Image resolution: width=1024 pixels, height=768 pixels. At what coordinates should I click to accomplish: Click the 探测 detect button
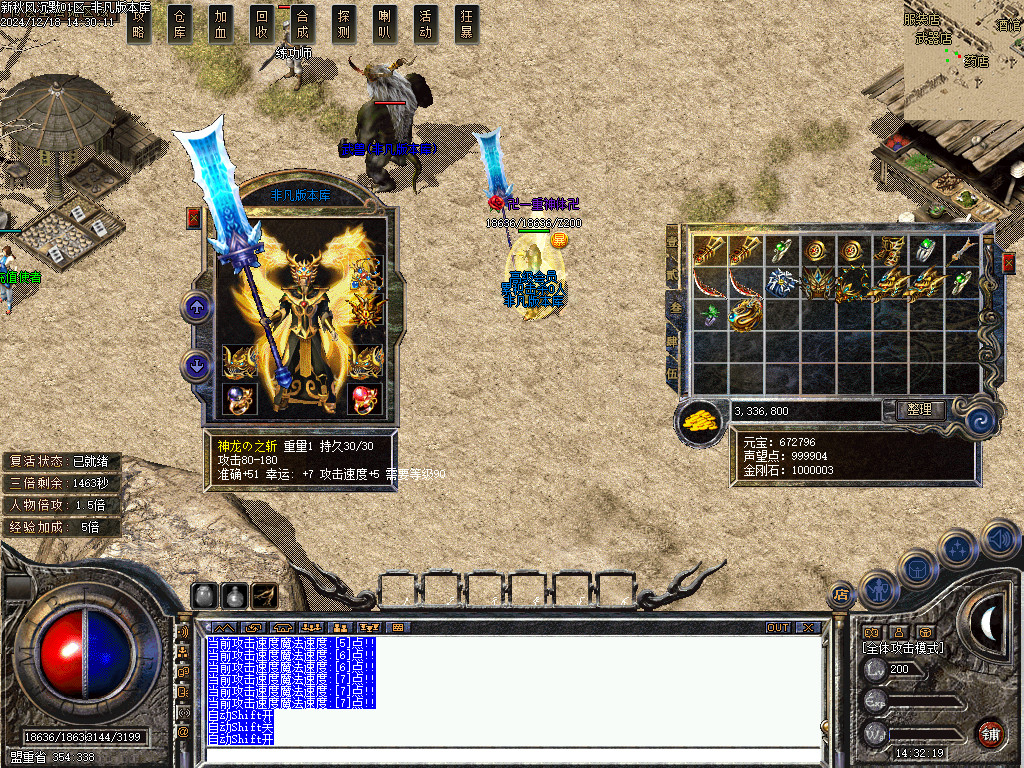tap(344, 24)
